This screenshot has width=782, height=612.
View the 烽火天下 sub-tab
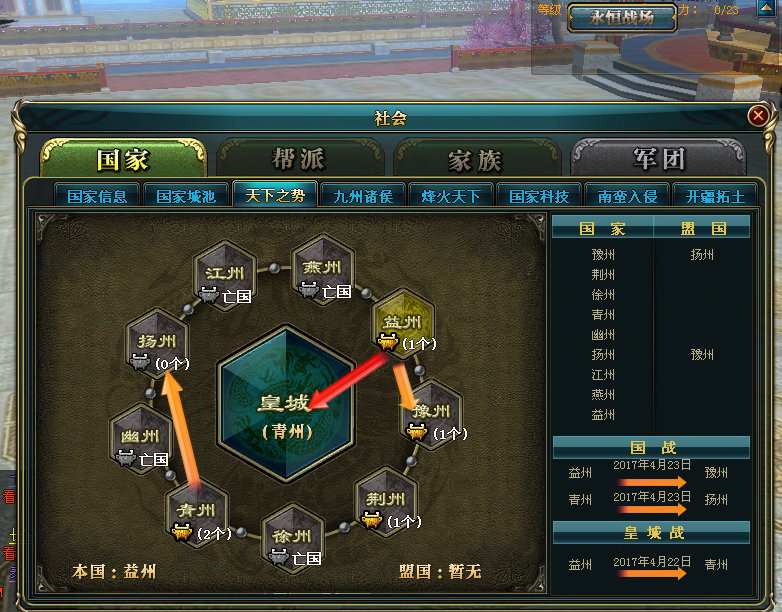click(451, 196)
